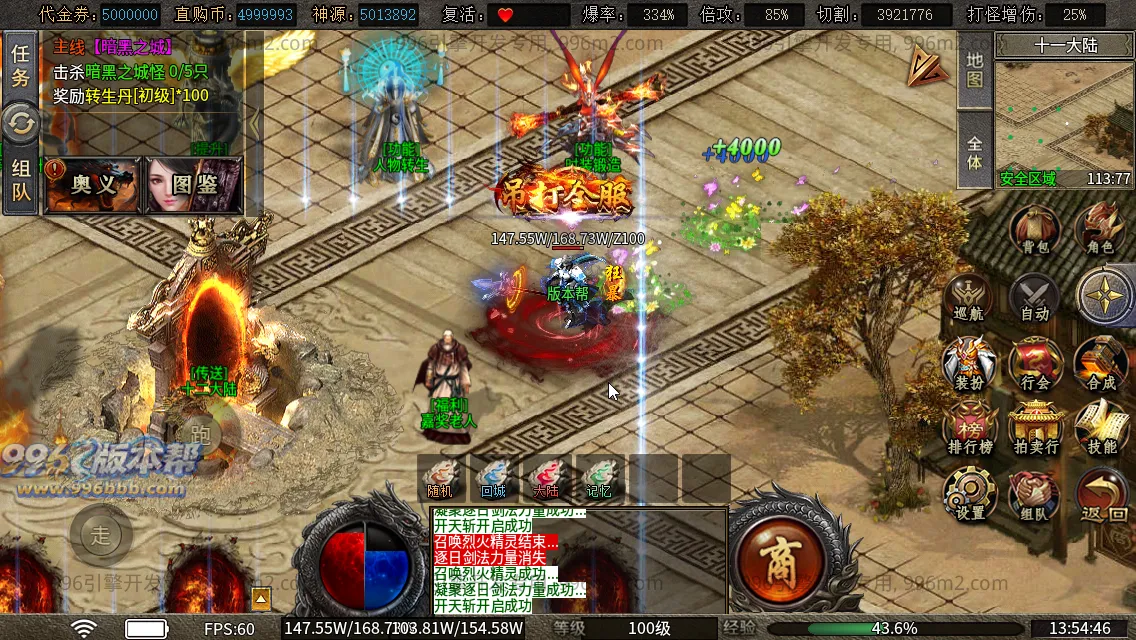Open 设置 settings gear
The width and height of the screenshot is (1136, 640).
pyautogui.click(x=969, y=497)
